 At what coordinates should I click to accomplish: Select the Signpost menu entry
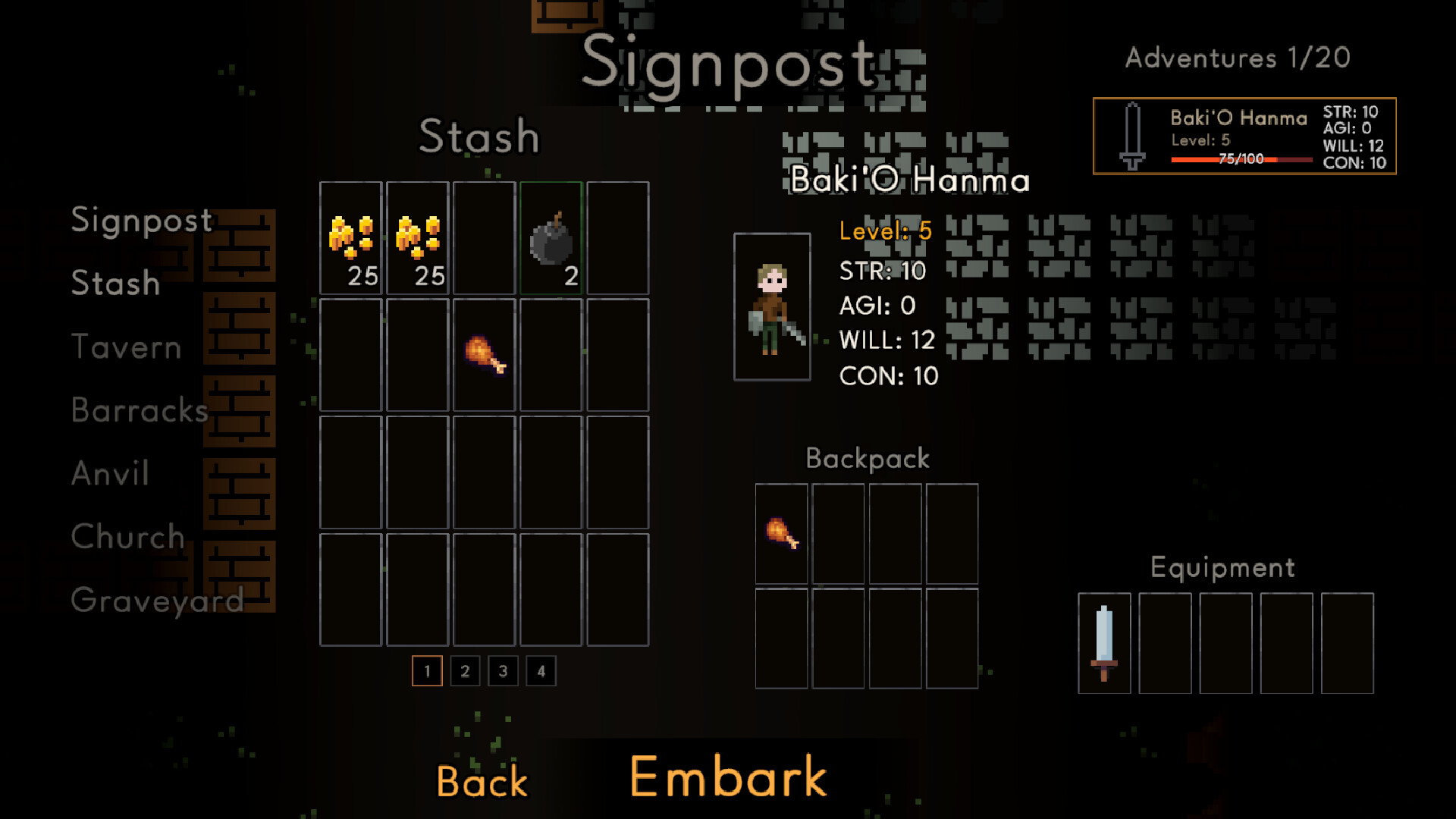click(x=142, y=221)
